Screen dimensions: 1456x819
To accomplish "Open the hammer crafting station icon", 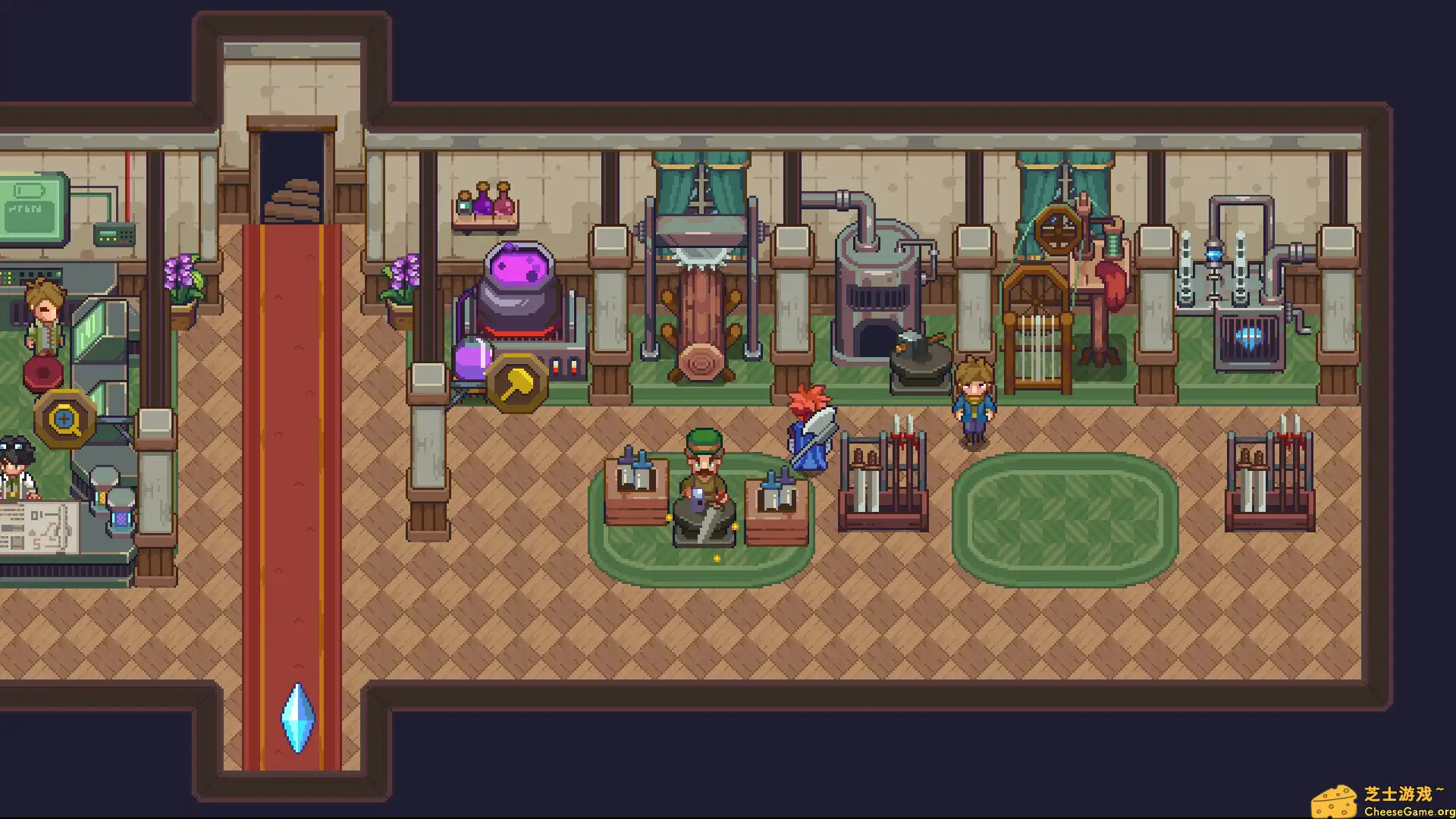I will coord(517,384).
